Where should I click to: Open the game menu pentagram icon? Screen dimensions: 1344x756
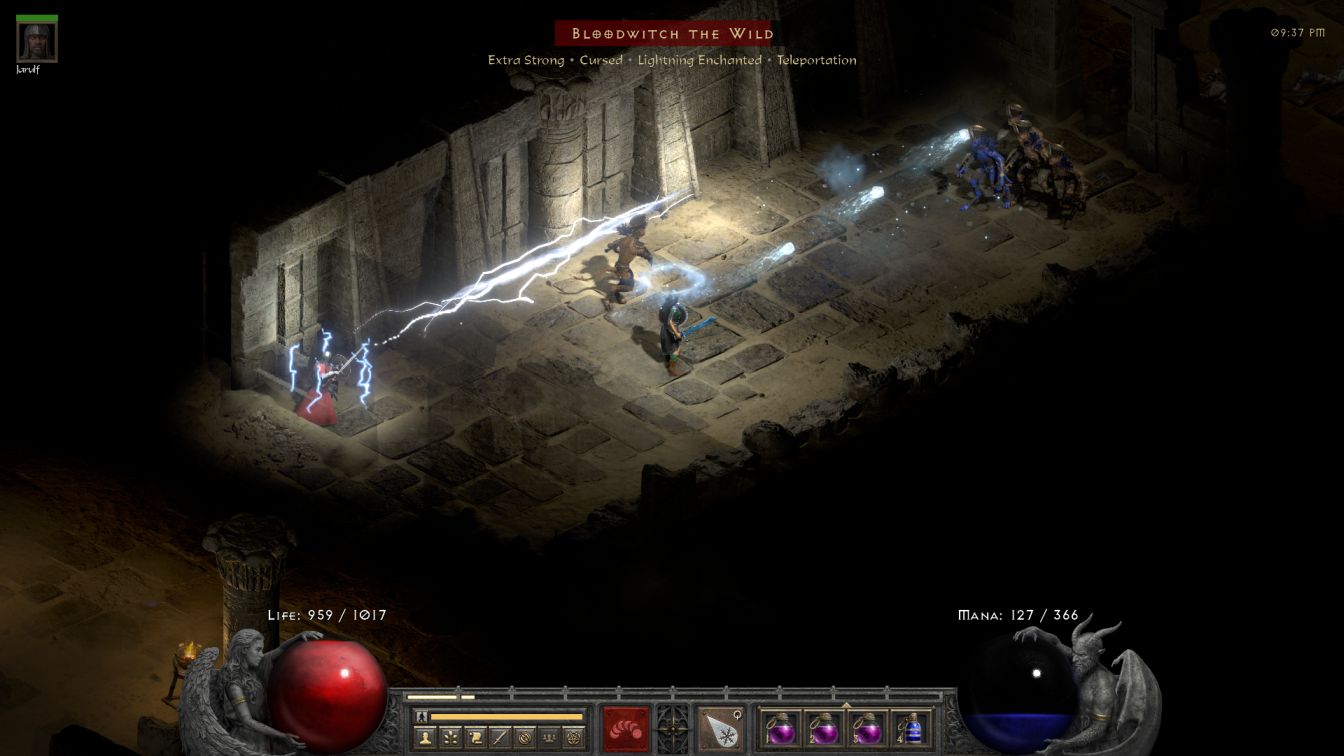click(x=573, y=738)
